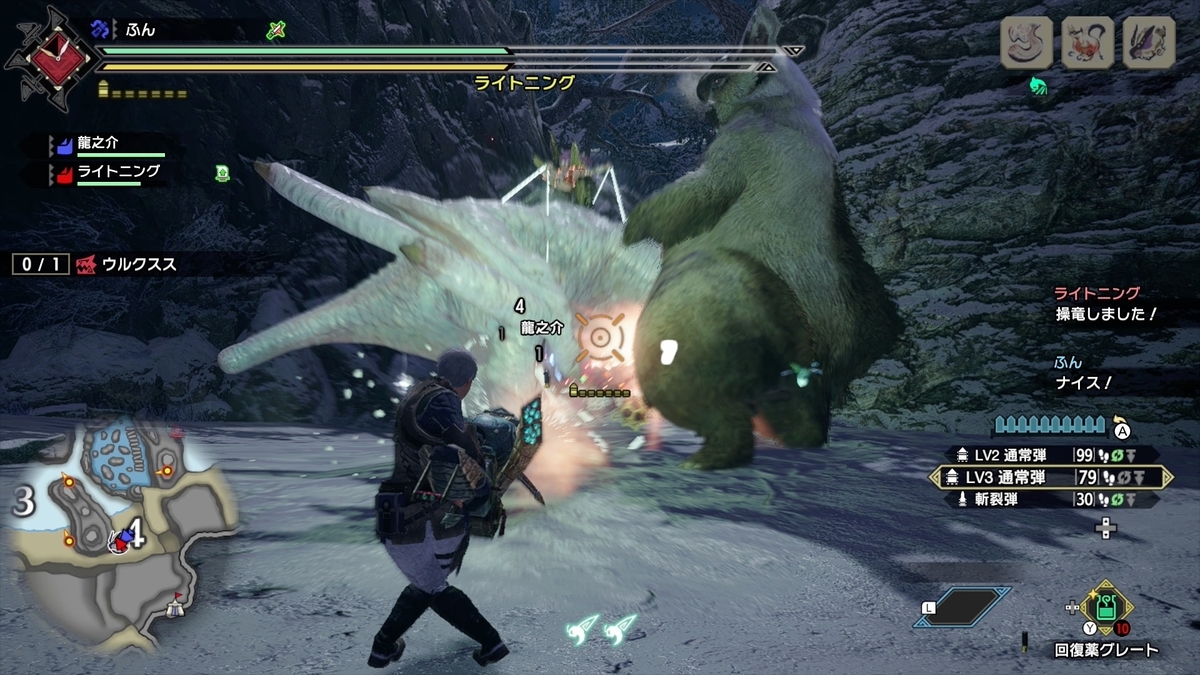
Task: Select party member ライトニング in the list
Action: (108, 173)
